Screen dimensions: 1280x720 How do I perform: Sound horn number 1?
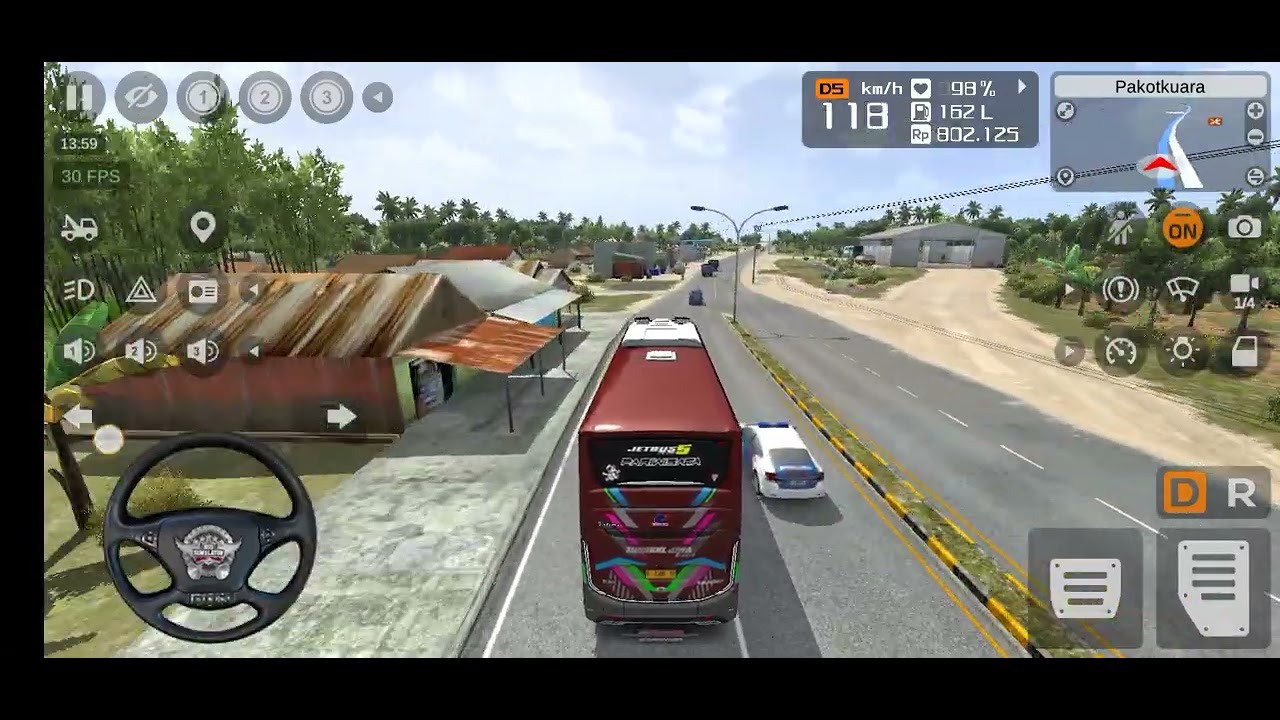(79, 351)
